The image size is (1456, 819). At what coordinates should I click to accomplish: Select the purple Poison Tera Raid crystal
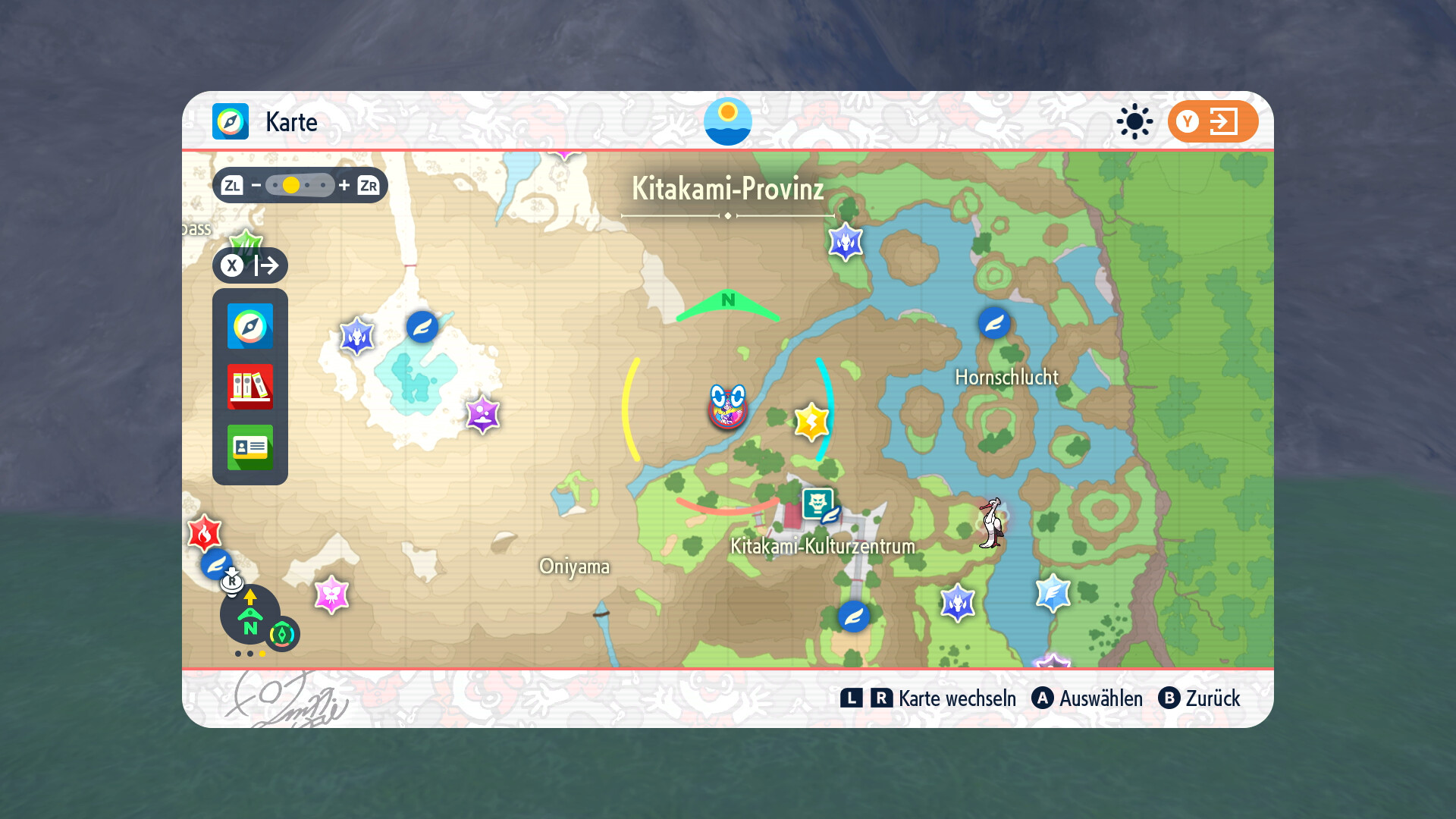tap(482, 414)
